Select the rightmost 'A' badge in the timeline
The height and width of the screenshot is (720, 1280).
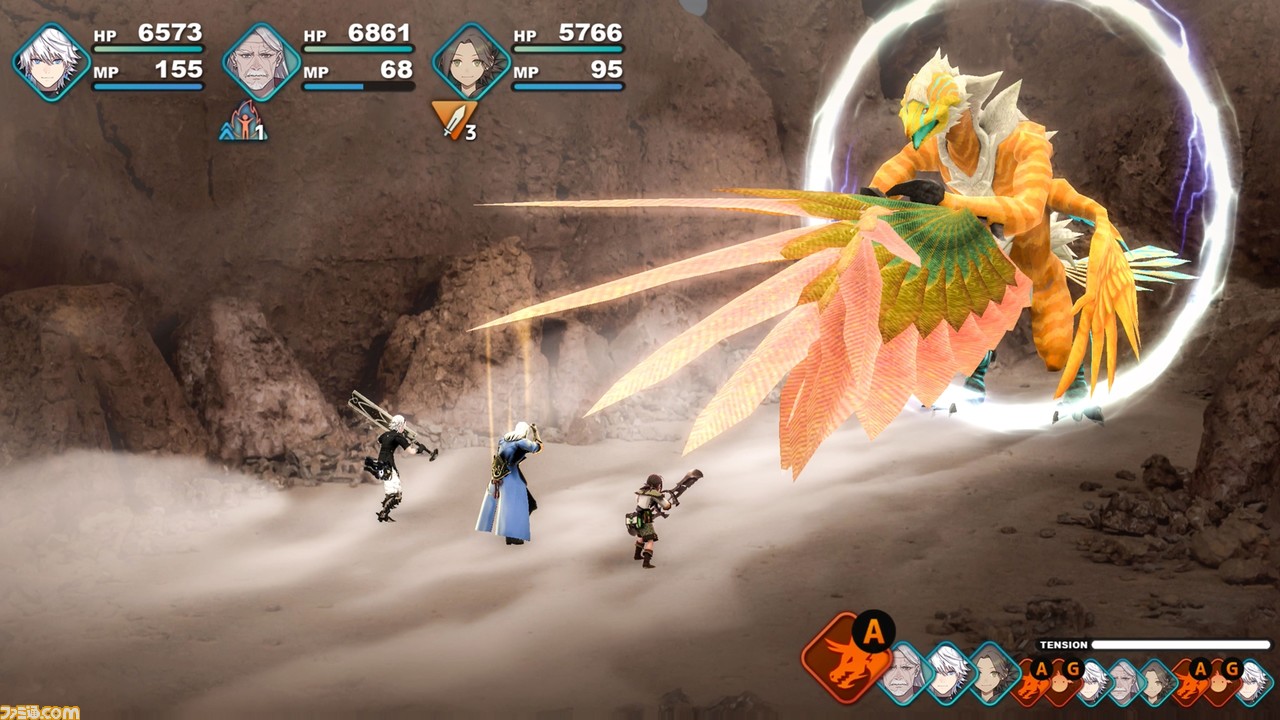pos(1199,667)
